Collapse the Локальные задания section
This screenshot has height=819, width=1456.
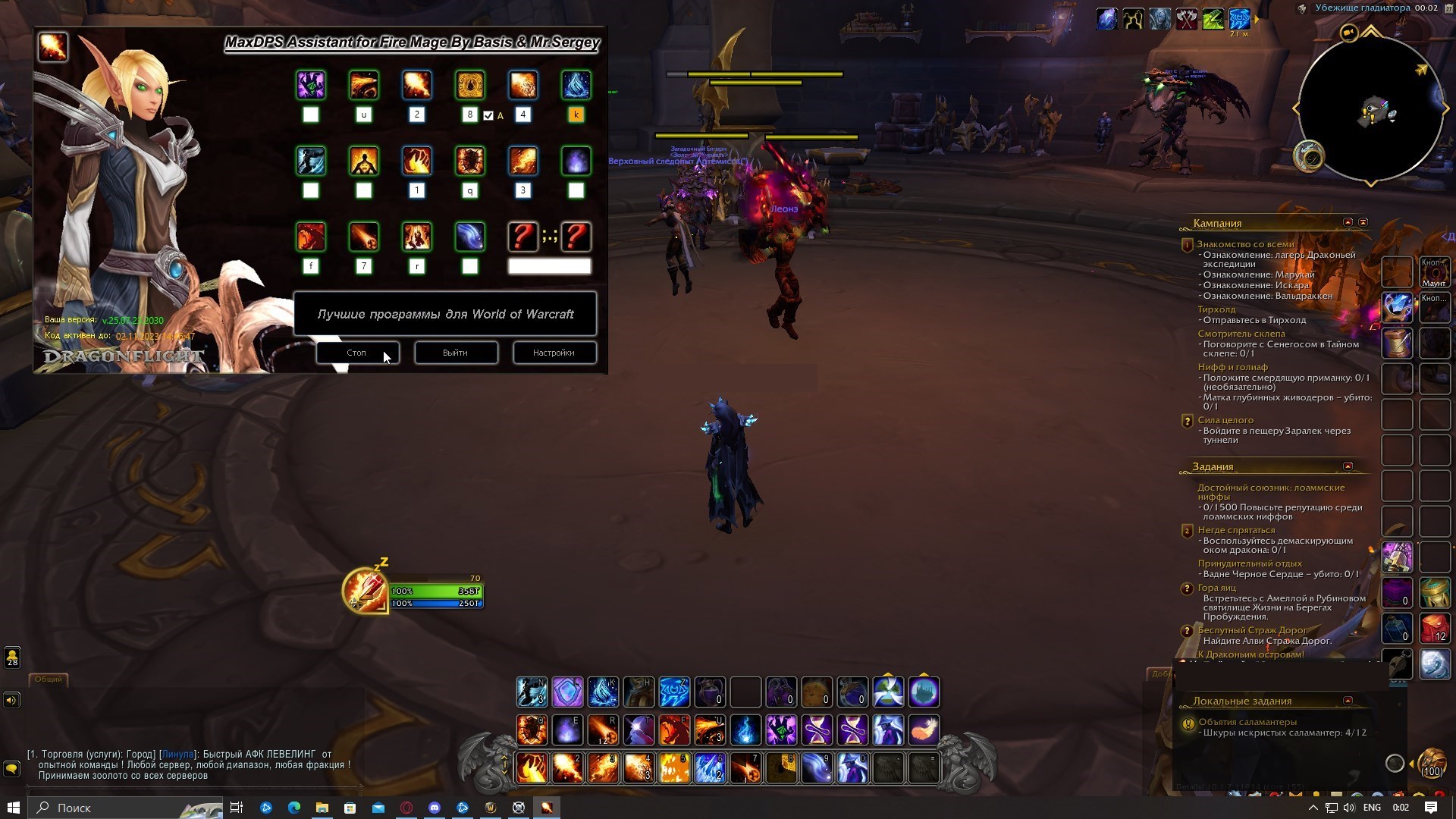click(x=1348, y=701)
